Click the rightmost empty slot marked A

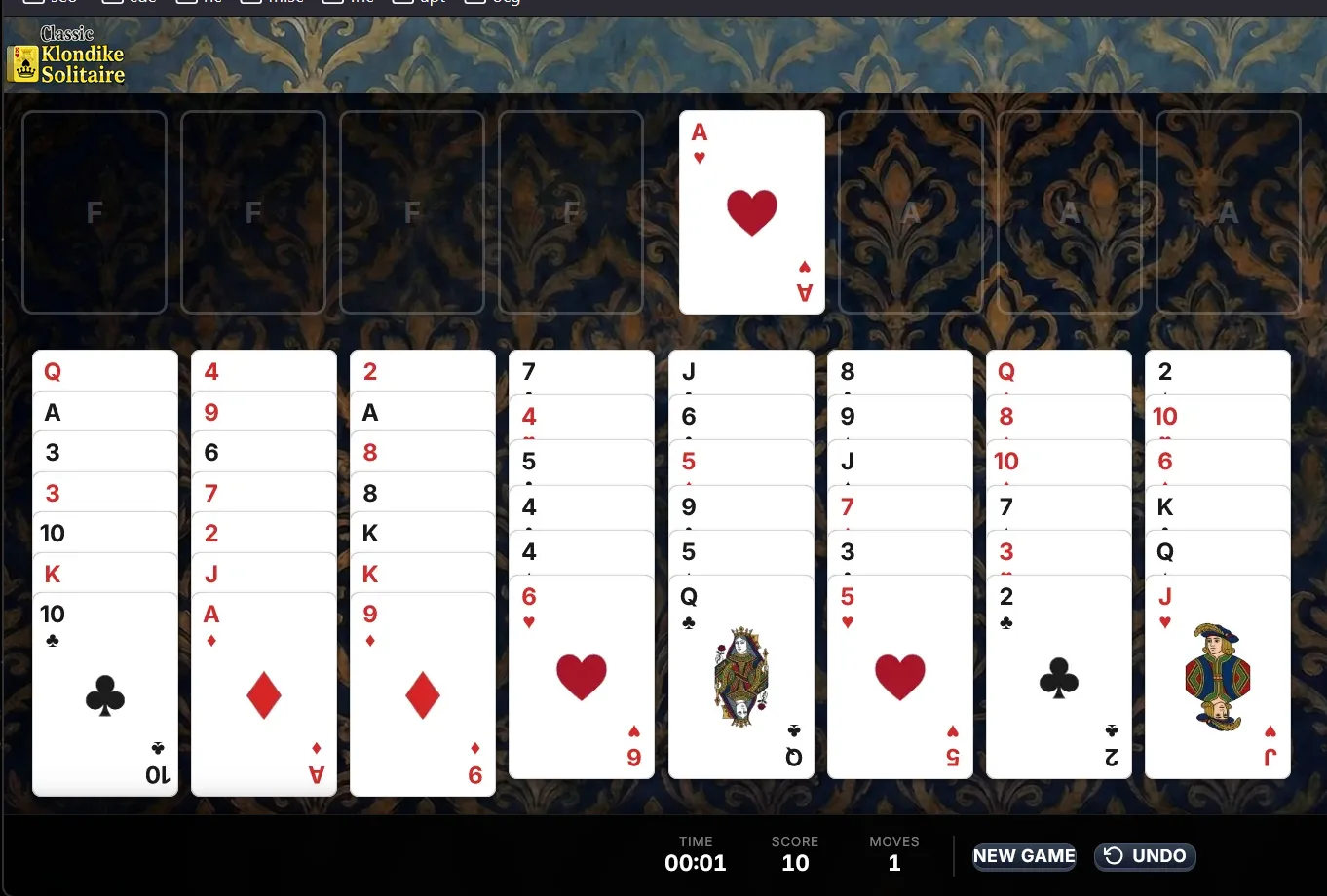1229,211
